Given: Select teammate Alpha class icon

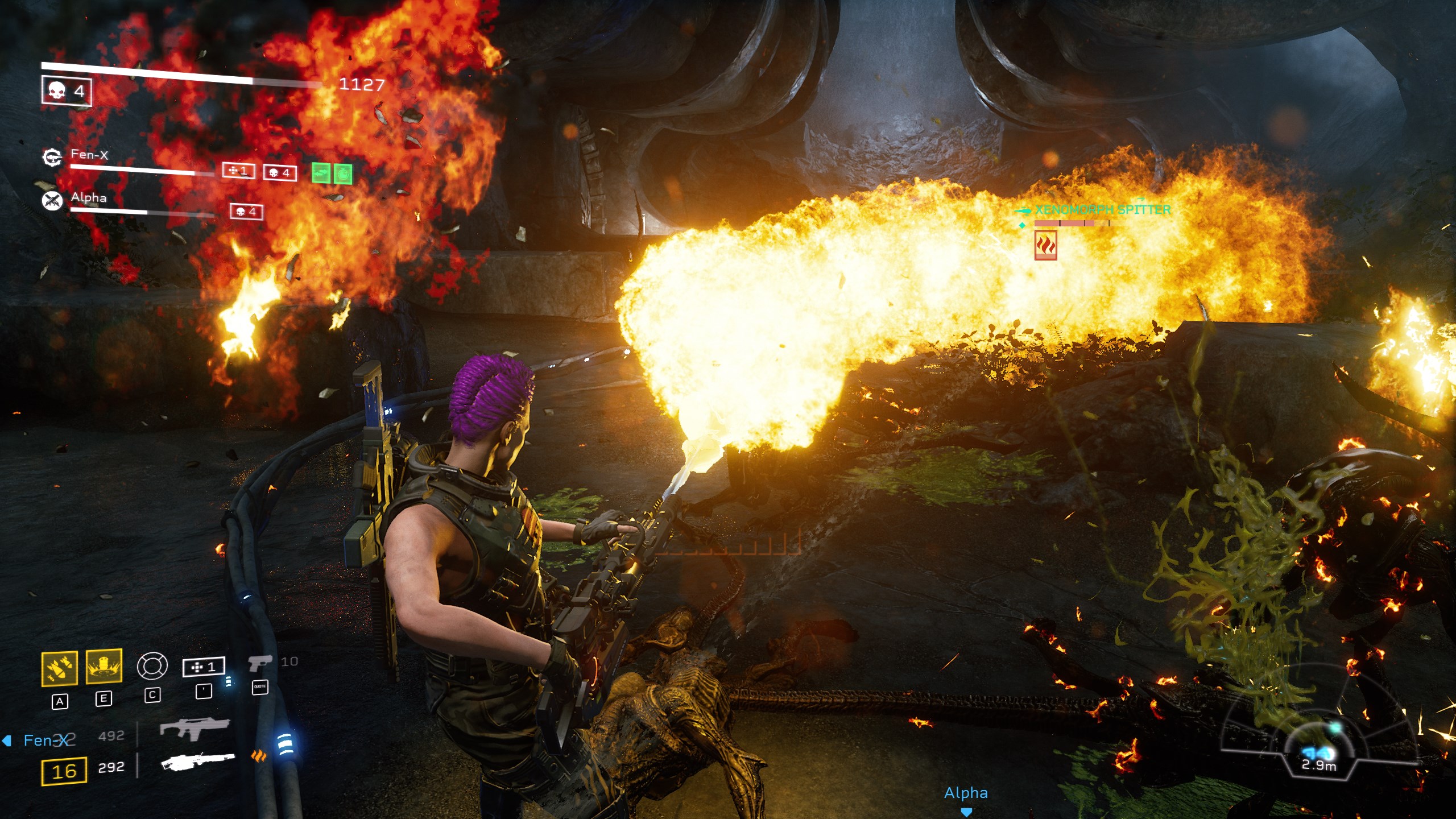Looking at the screenshot, I should pyautogui.click(x=52, y=200).
